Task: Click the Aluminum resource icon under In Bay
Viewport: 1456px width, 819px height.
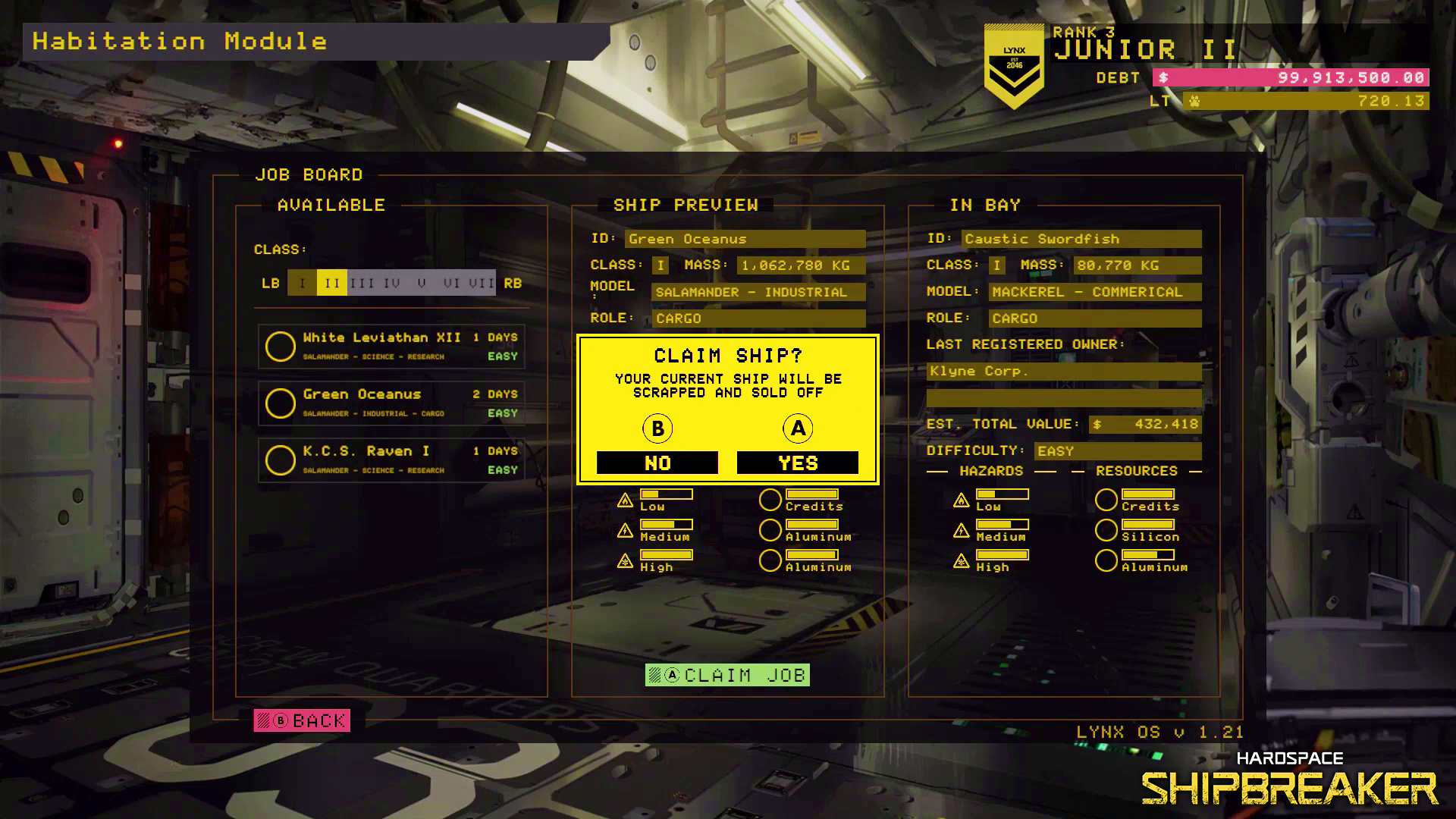Action: 1106,560
